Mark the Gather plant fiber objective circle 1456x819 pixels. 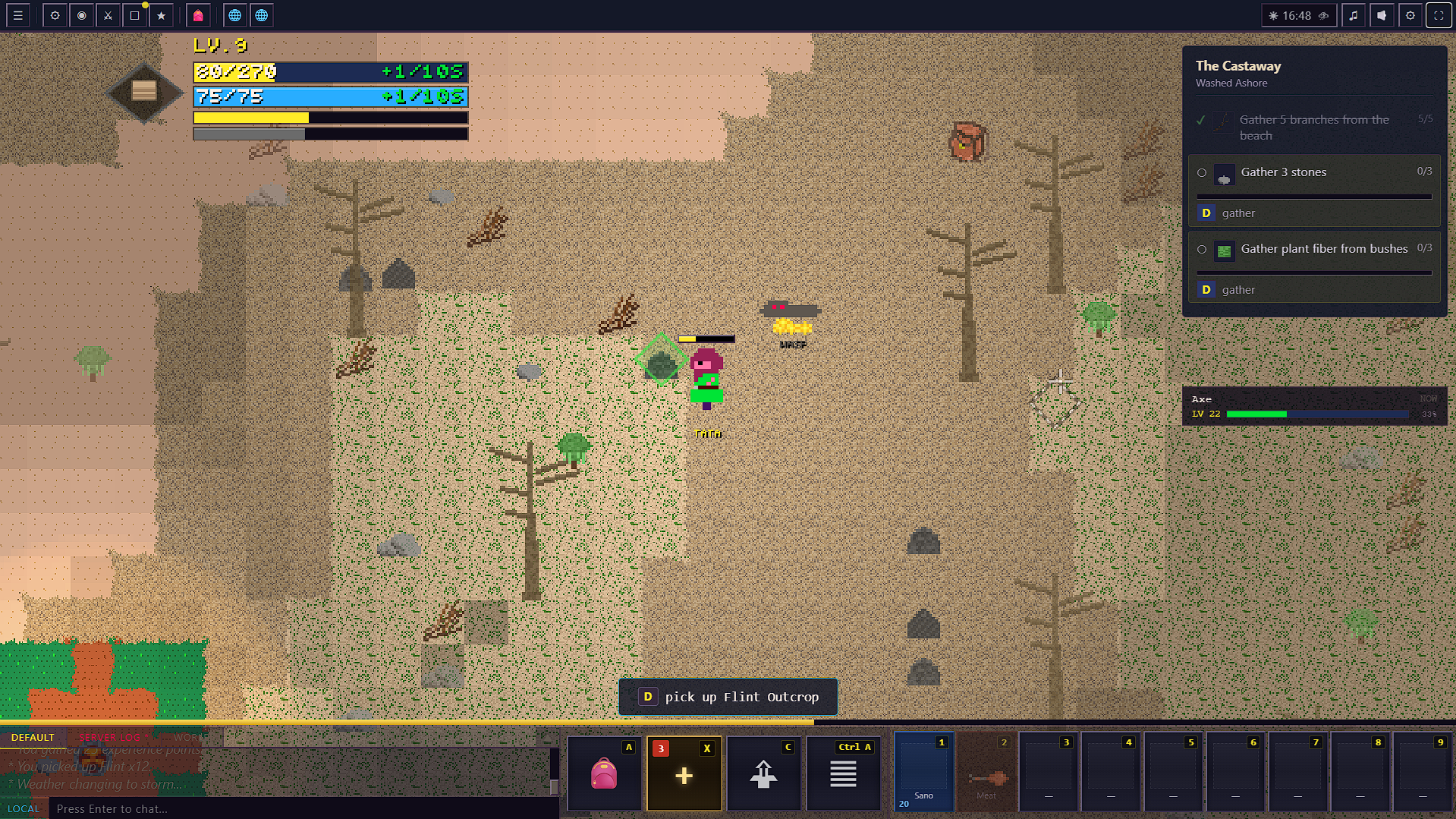[x=1202, y=249]
